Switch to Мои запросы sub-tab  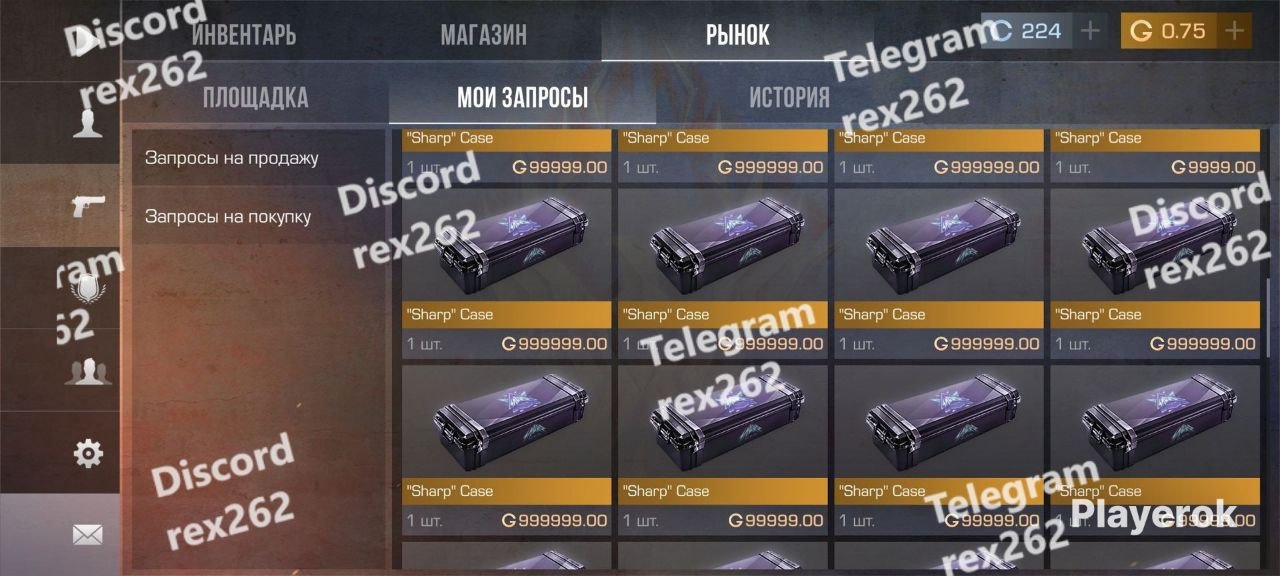522,98
